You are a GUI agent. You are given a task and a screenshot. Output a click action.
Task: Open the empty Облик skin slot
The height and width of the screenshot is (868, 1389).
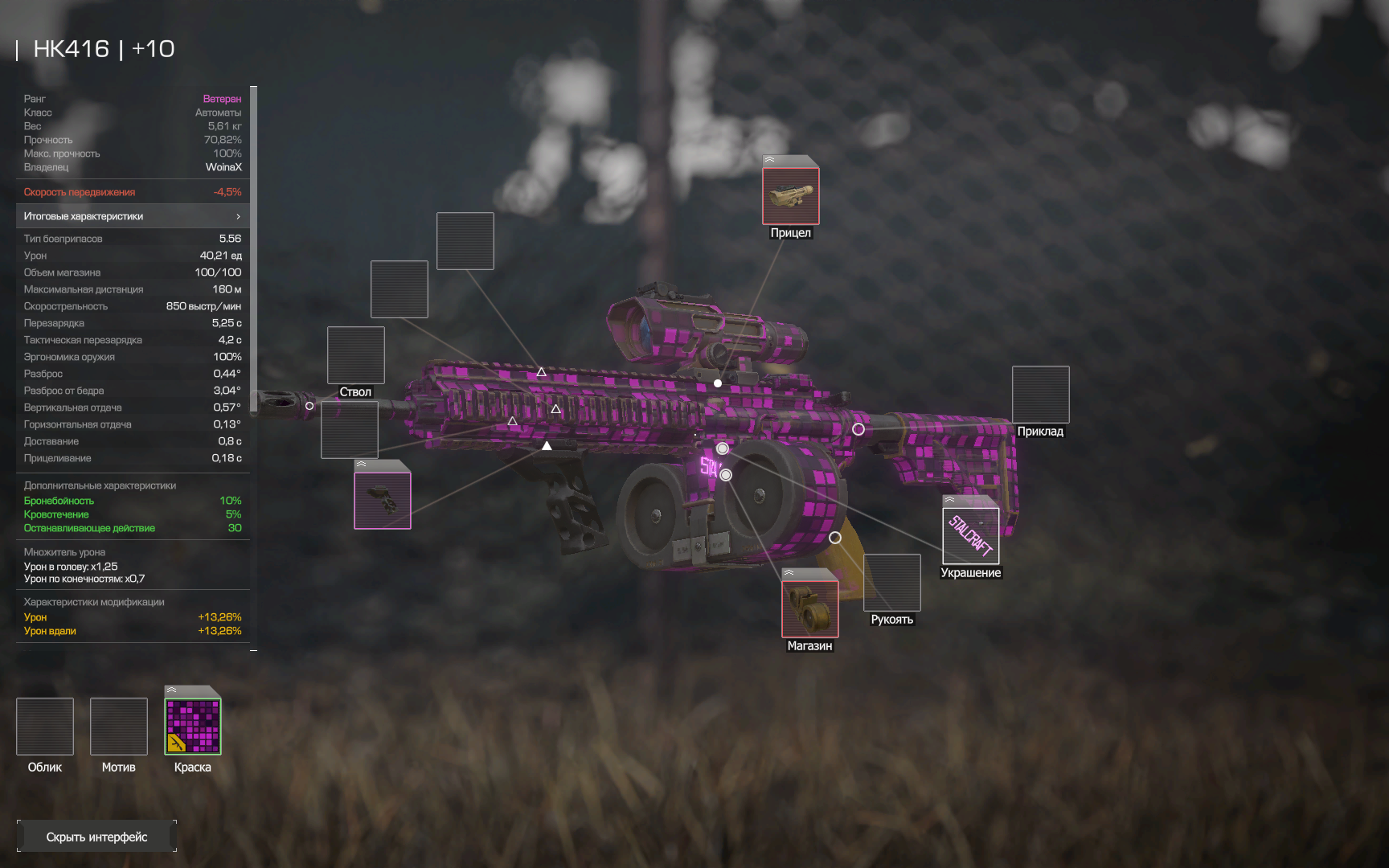point(45,727)
